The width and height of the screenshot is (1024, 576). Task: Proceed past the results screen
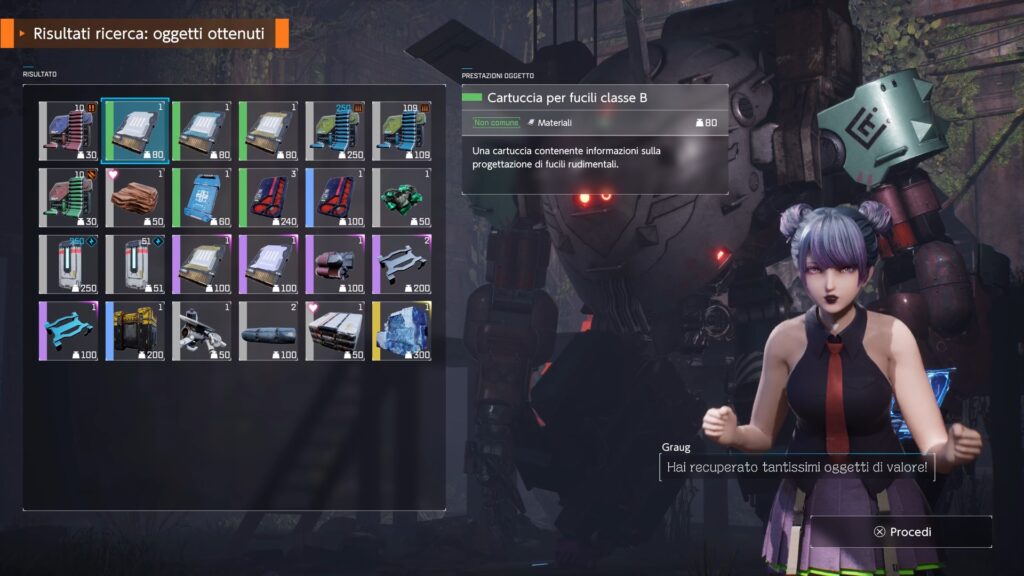coord(901,532)
